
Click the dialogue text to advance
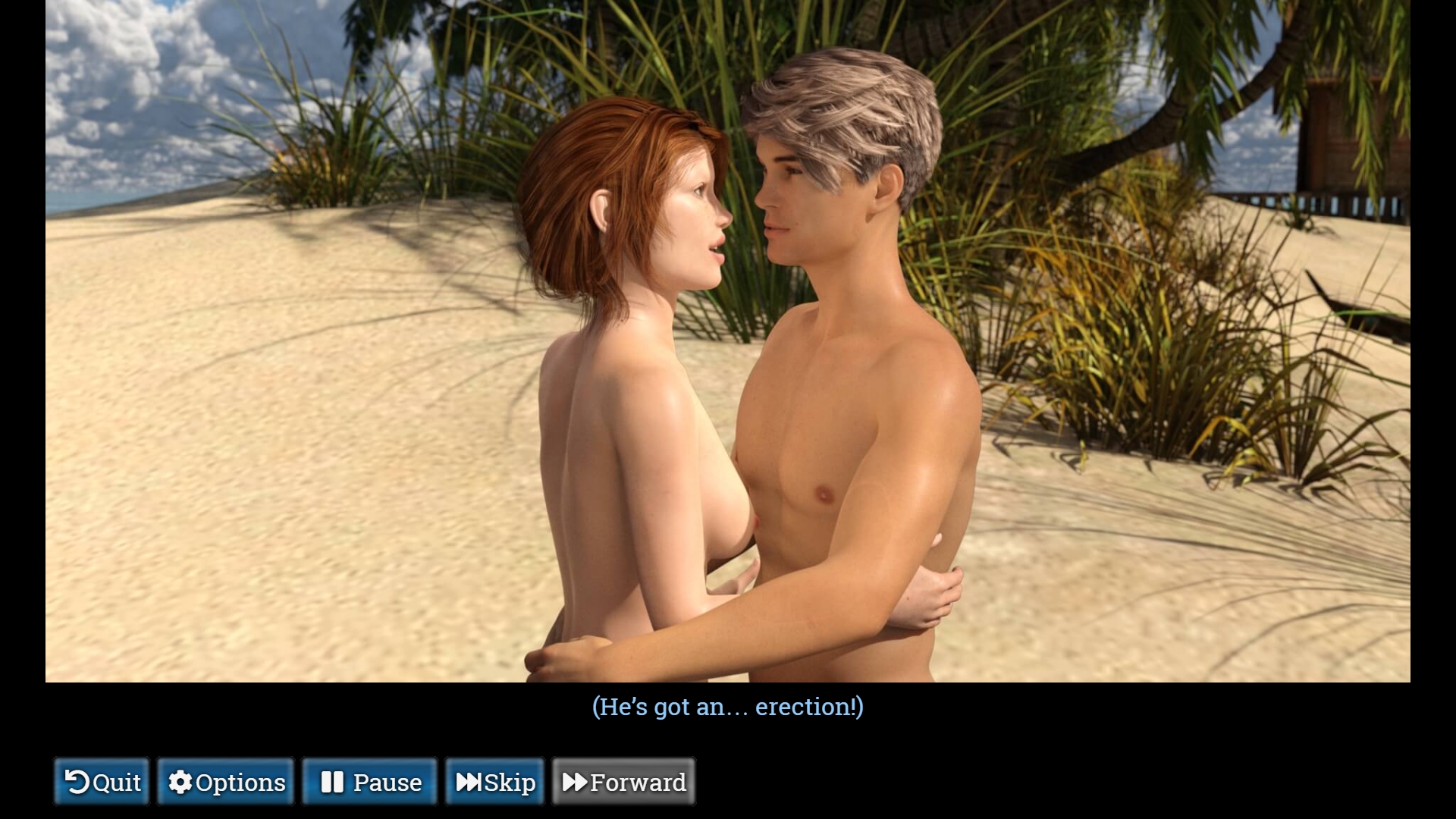(727, 707)
